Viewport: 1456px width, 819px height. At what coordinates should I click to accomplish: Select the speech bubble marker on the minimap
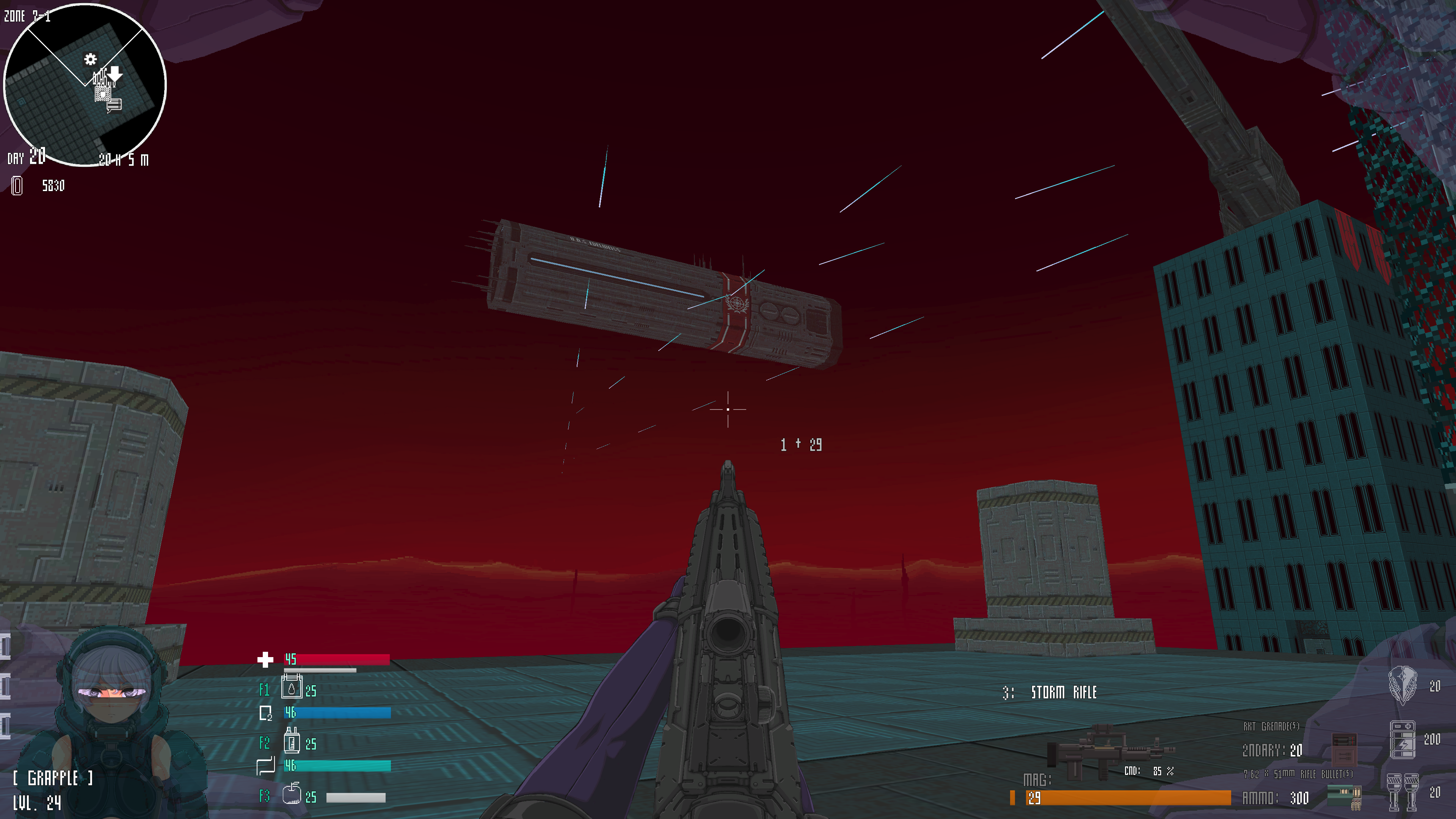(114, 105)
